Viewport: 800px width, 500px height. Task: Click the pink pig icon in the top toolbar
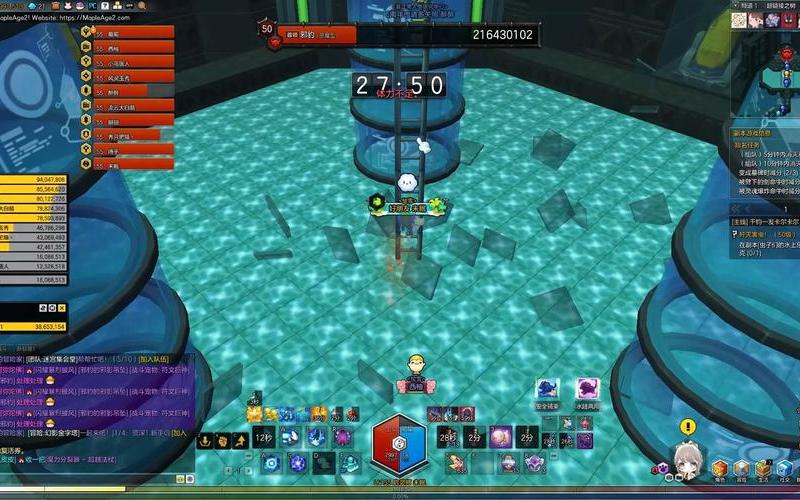[755, 20]
